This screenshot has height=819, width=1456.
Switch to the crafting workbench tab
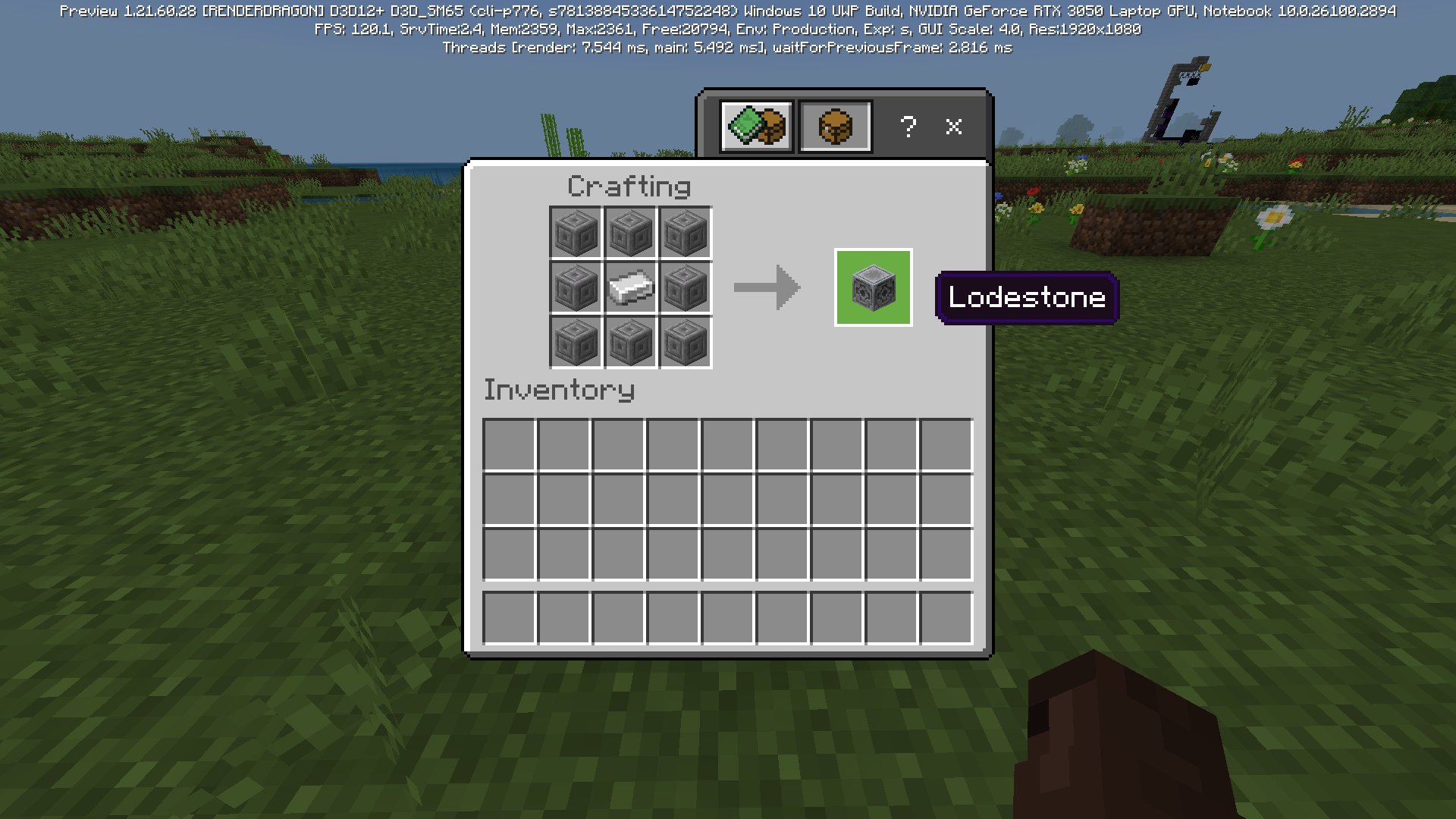[x=834, y=127]
